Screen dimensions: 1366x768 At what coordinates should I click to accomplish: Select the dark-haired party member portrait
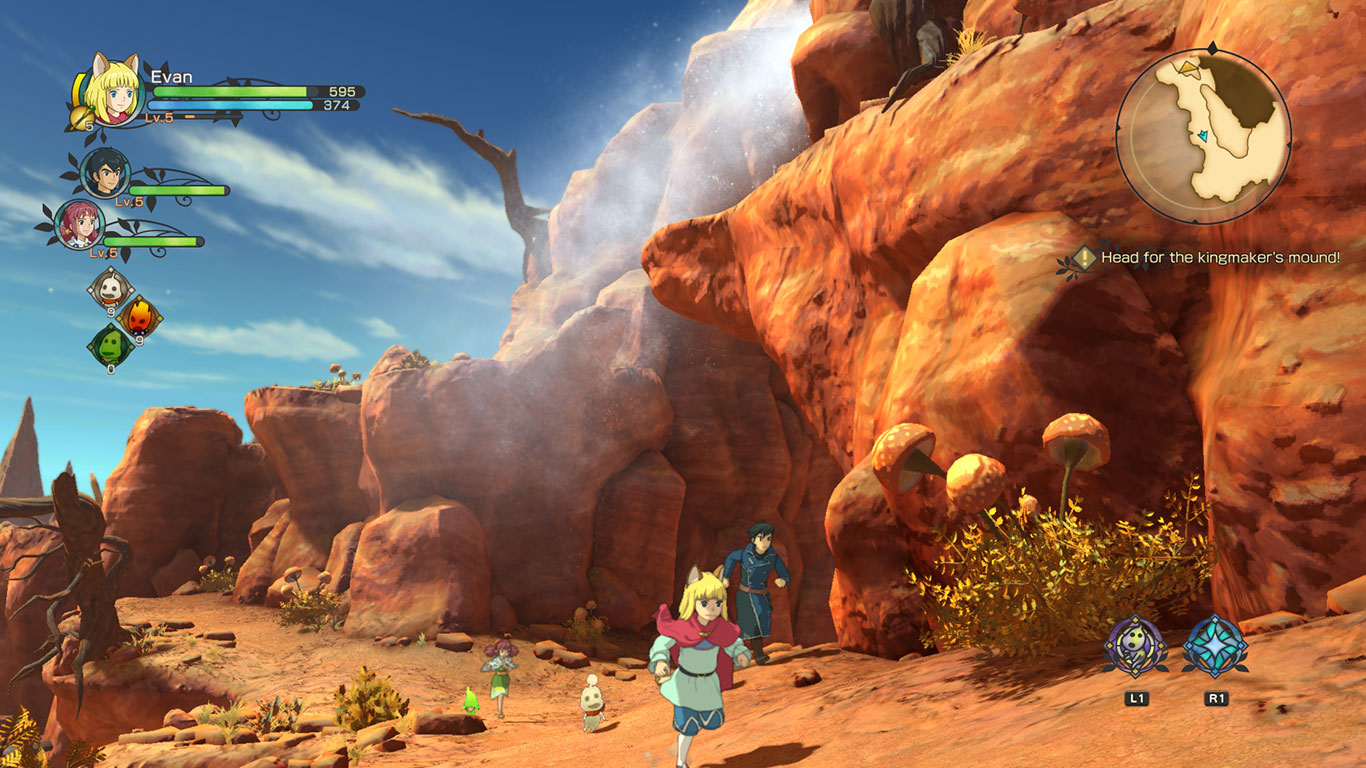tap(105, 172)
